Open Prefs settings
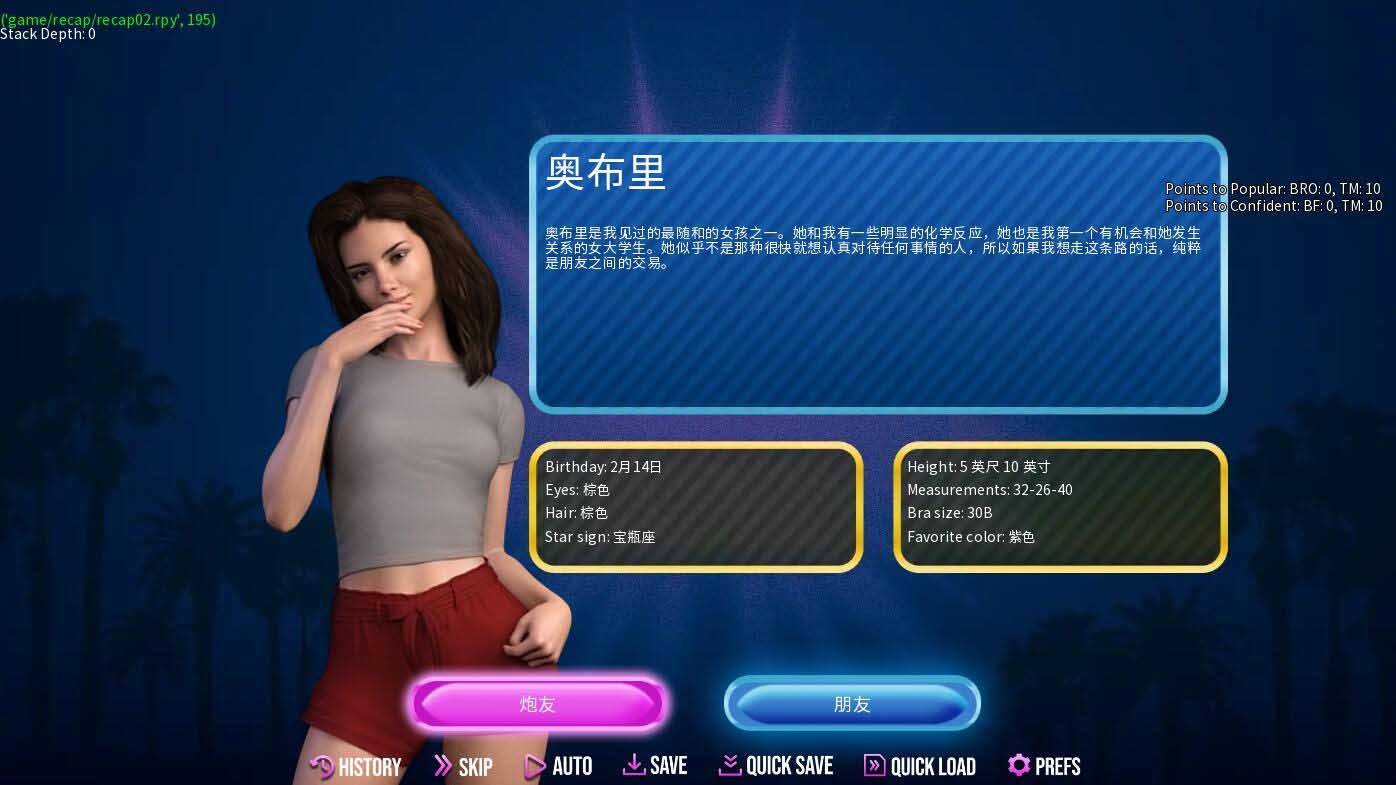This screenshot has width=1396, height=785. point(1044,766)
